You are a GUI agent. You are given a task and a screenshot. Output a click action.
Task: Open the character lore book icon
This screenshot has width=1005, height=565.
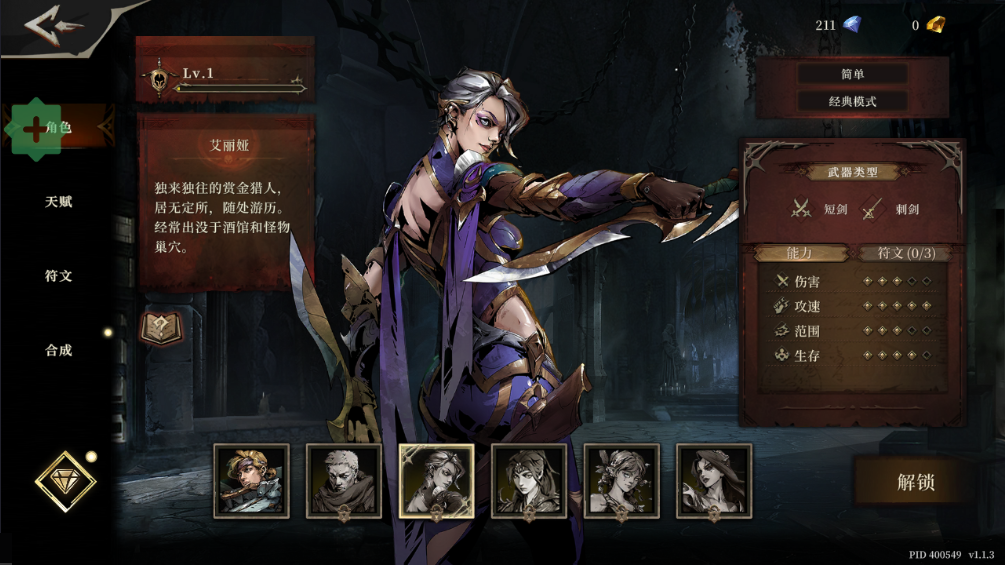[x=160, y=328]
